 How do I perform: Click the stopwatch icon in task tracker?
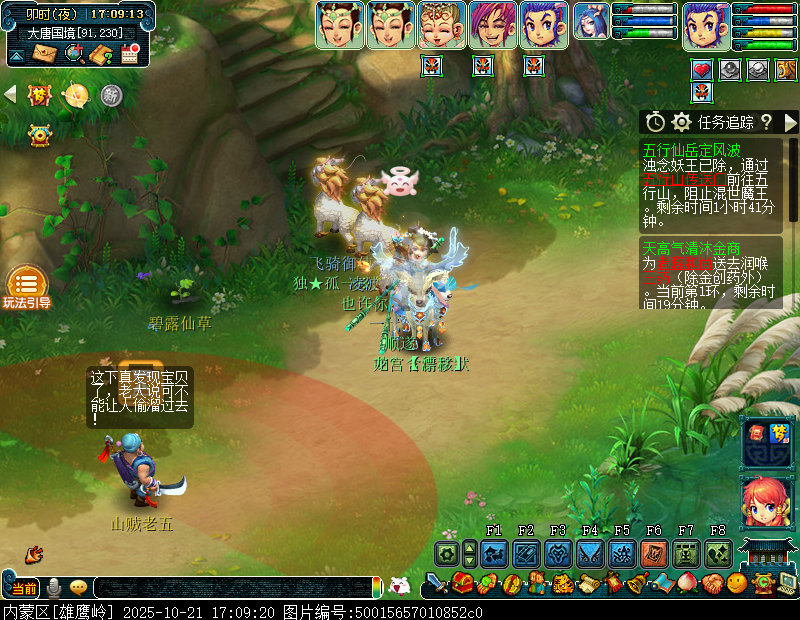coord(655,122)
